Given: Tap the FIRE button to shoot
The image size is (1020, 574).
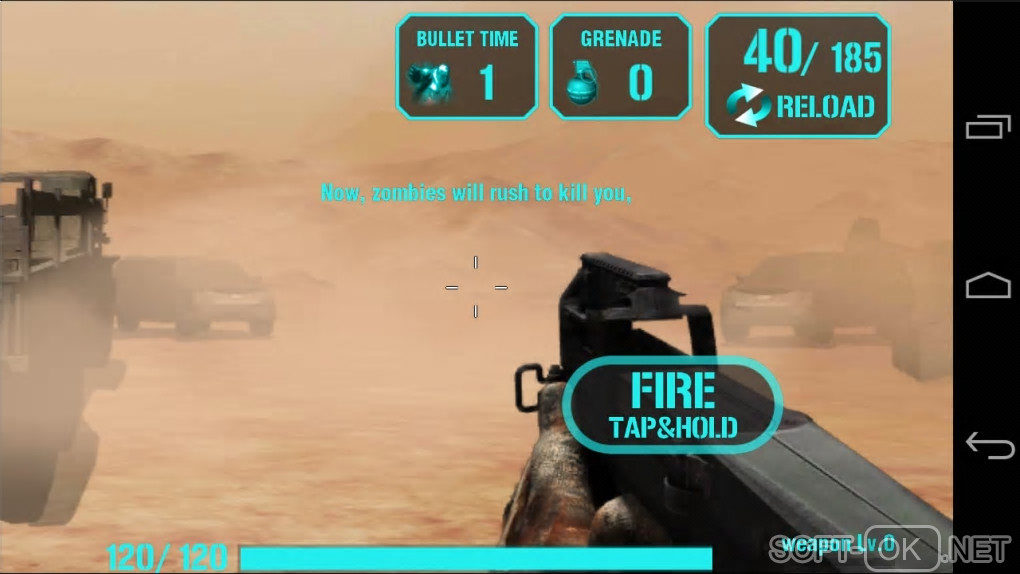Looking at the screenshot, I should 672,405.
